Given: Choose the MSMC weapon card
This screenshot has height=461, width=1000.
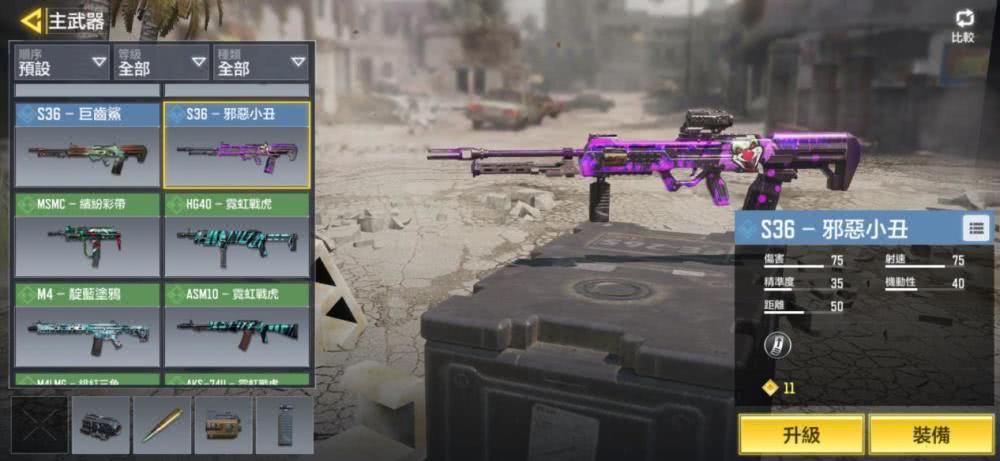Looking at the screenshot, I should pos(87,235).
